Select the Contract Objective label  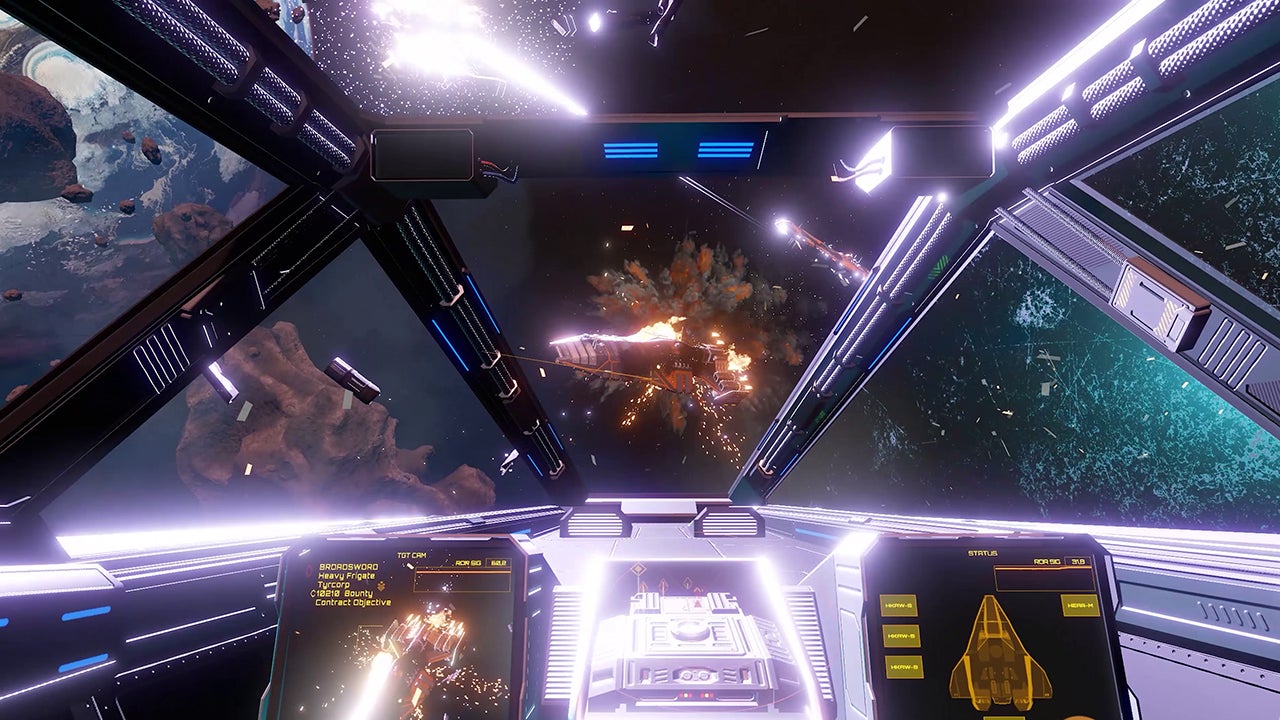click(x=352, y=600)
